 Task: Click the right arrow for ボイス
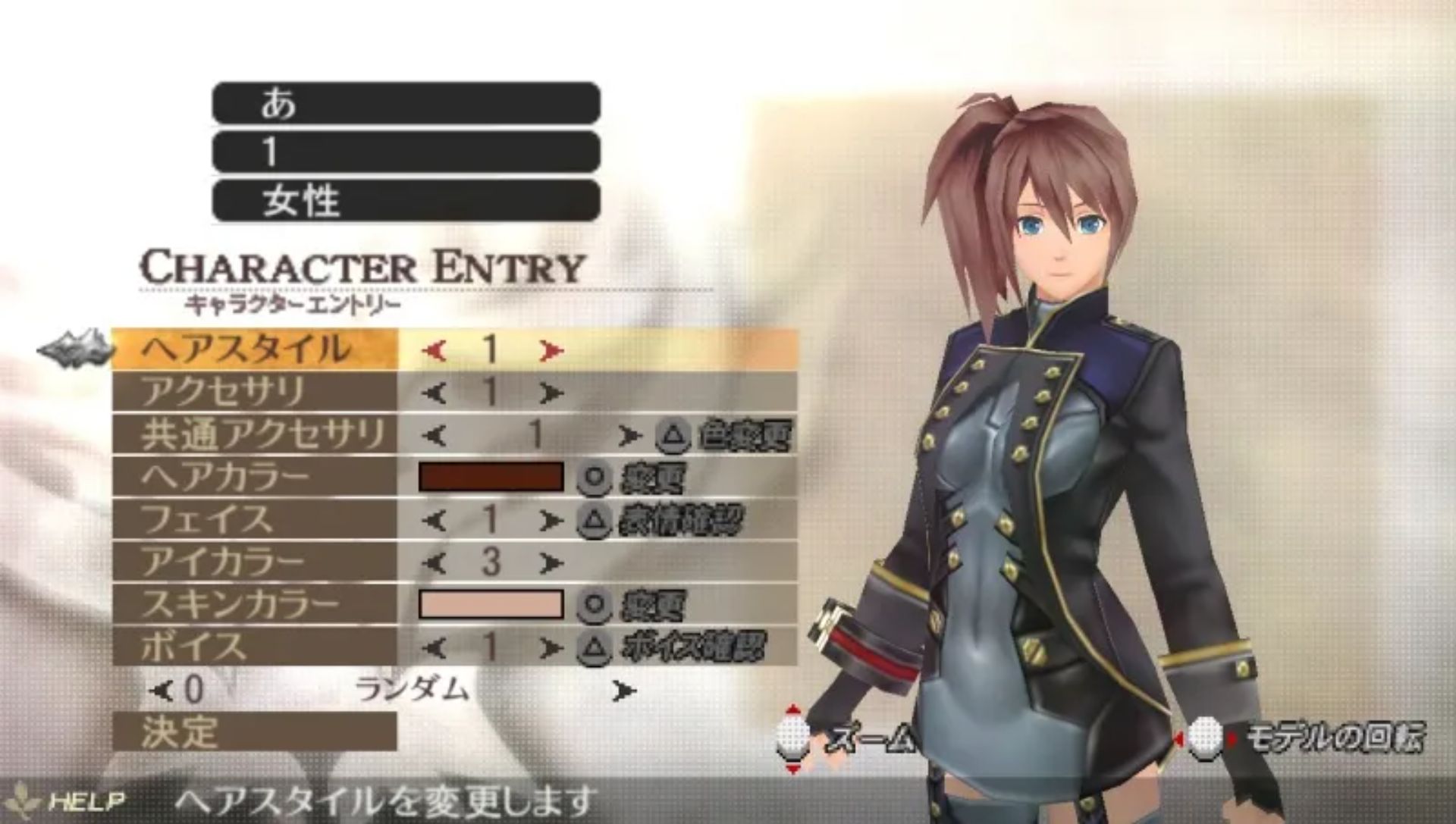551,648
